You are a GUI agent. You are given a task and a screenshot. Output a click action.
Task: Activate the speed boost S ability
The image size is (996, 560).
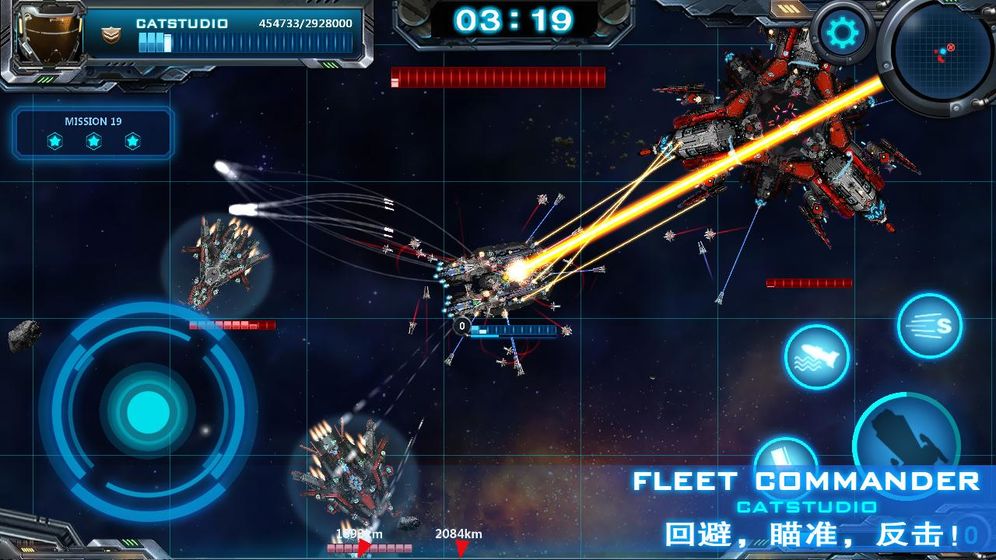929,326
